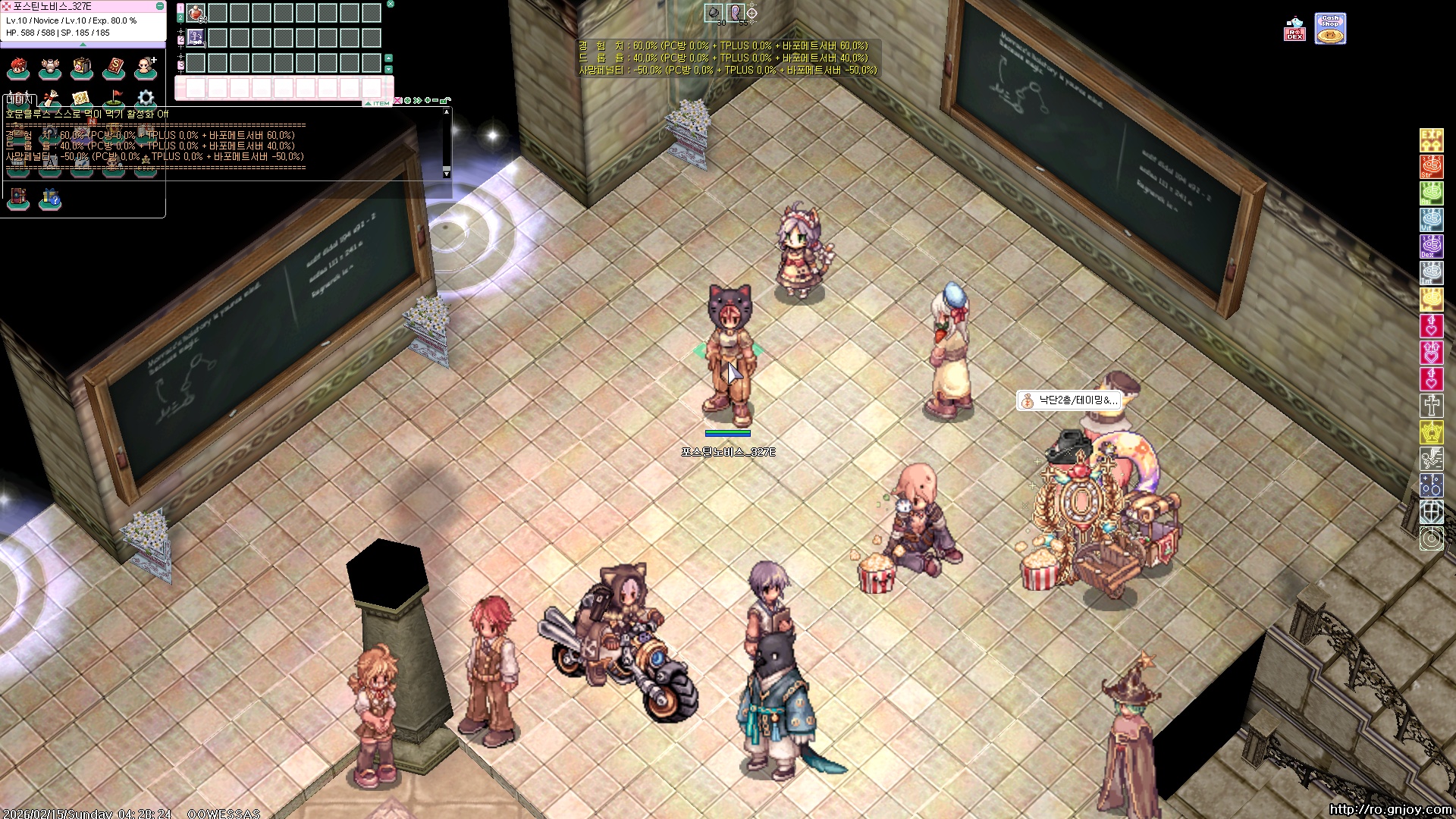This screenshot has width=1456, height=819.
Task: Open character status with red-haired head icon
Action: tap(18, 68)
